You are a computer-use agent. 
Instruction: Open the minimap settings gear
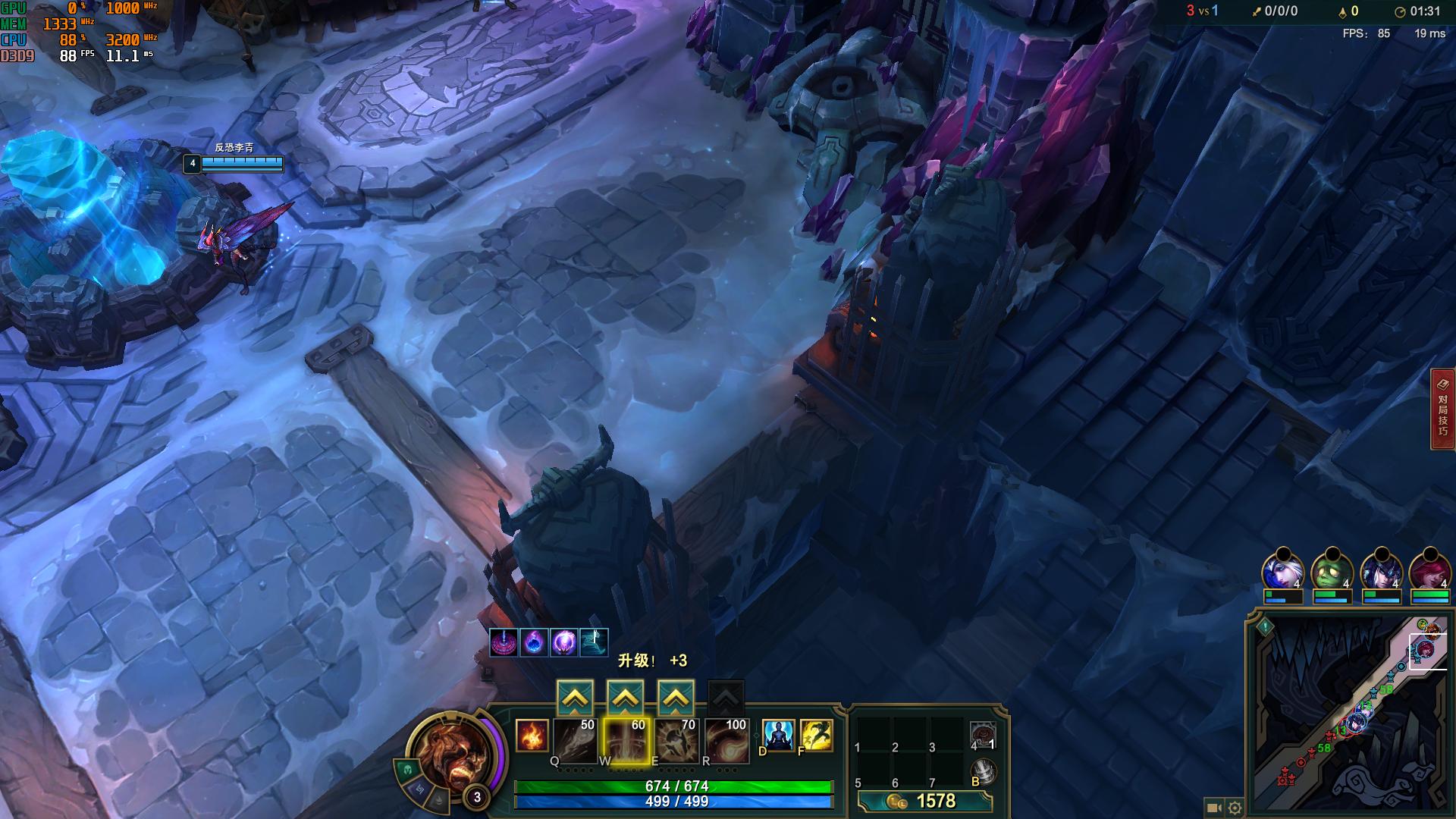tap(1235, 808)
